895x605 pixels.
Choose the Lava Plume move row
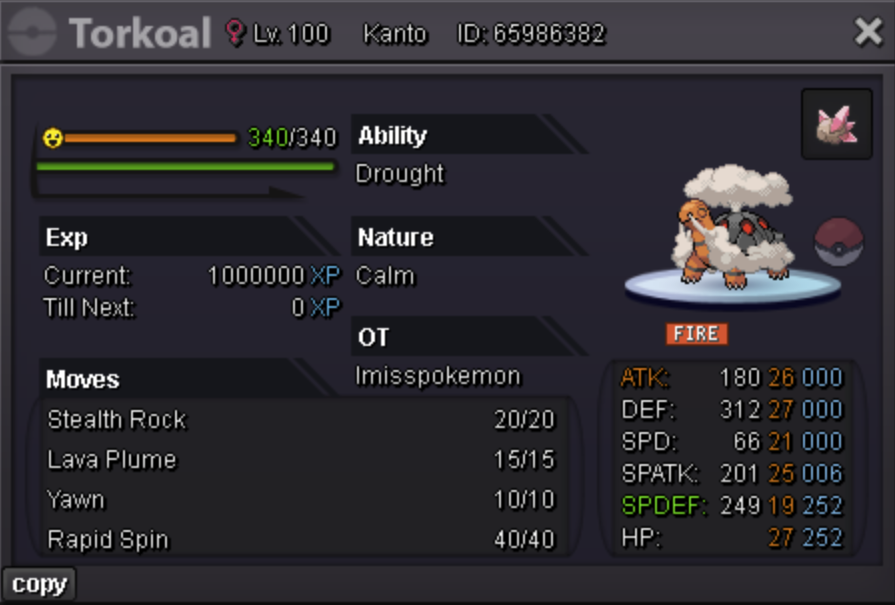tap(300, 460)
